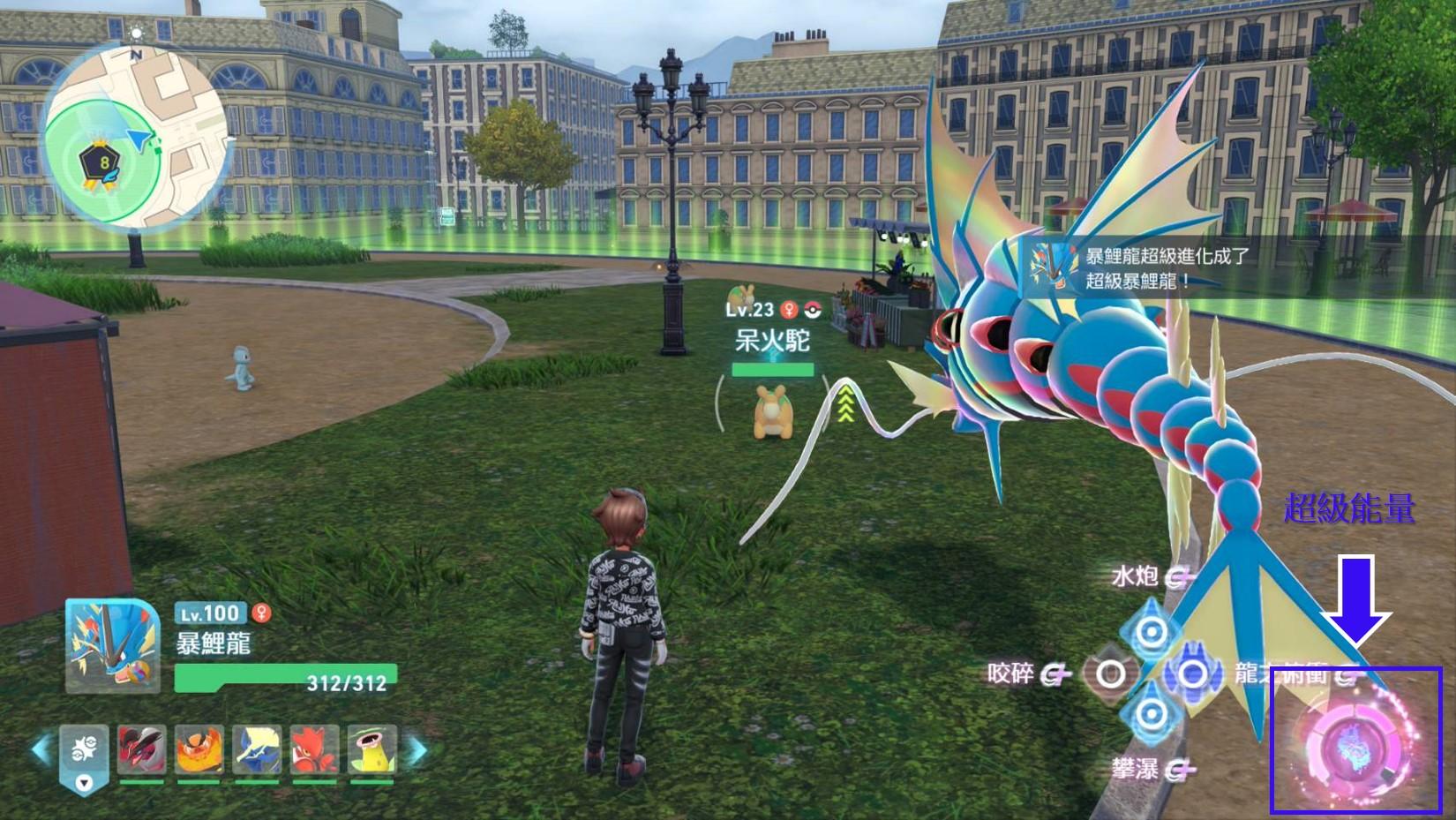Click the left arrow beside the party bar
The height and width of the screenshot is (820, 1456).
[41, 750]
